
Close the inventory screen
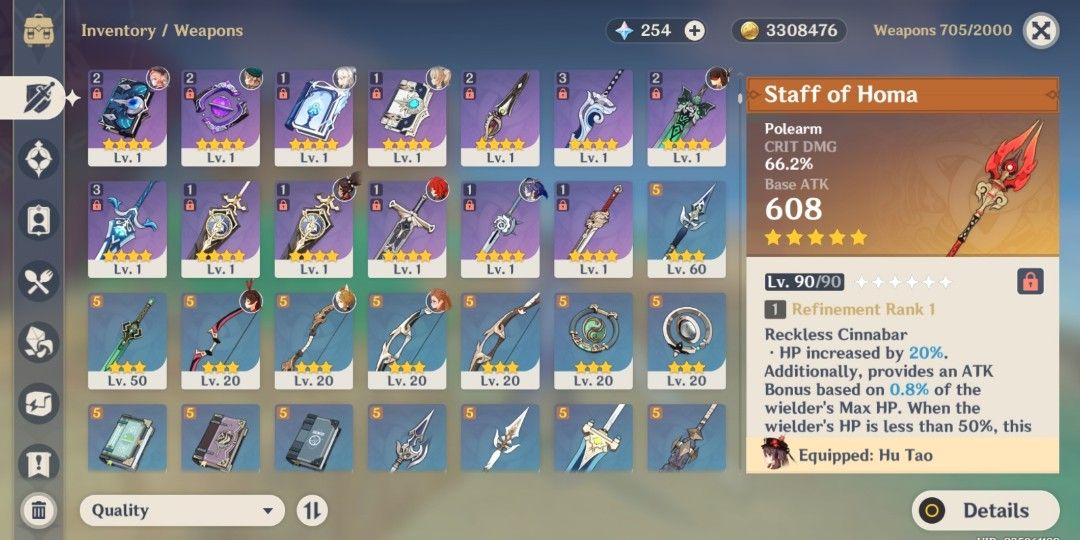point(1041,31)
